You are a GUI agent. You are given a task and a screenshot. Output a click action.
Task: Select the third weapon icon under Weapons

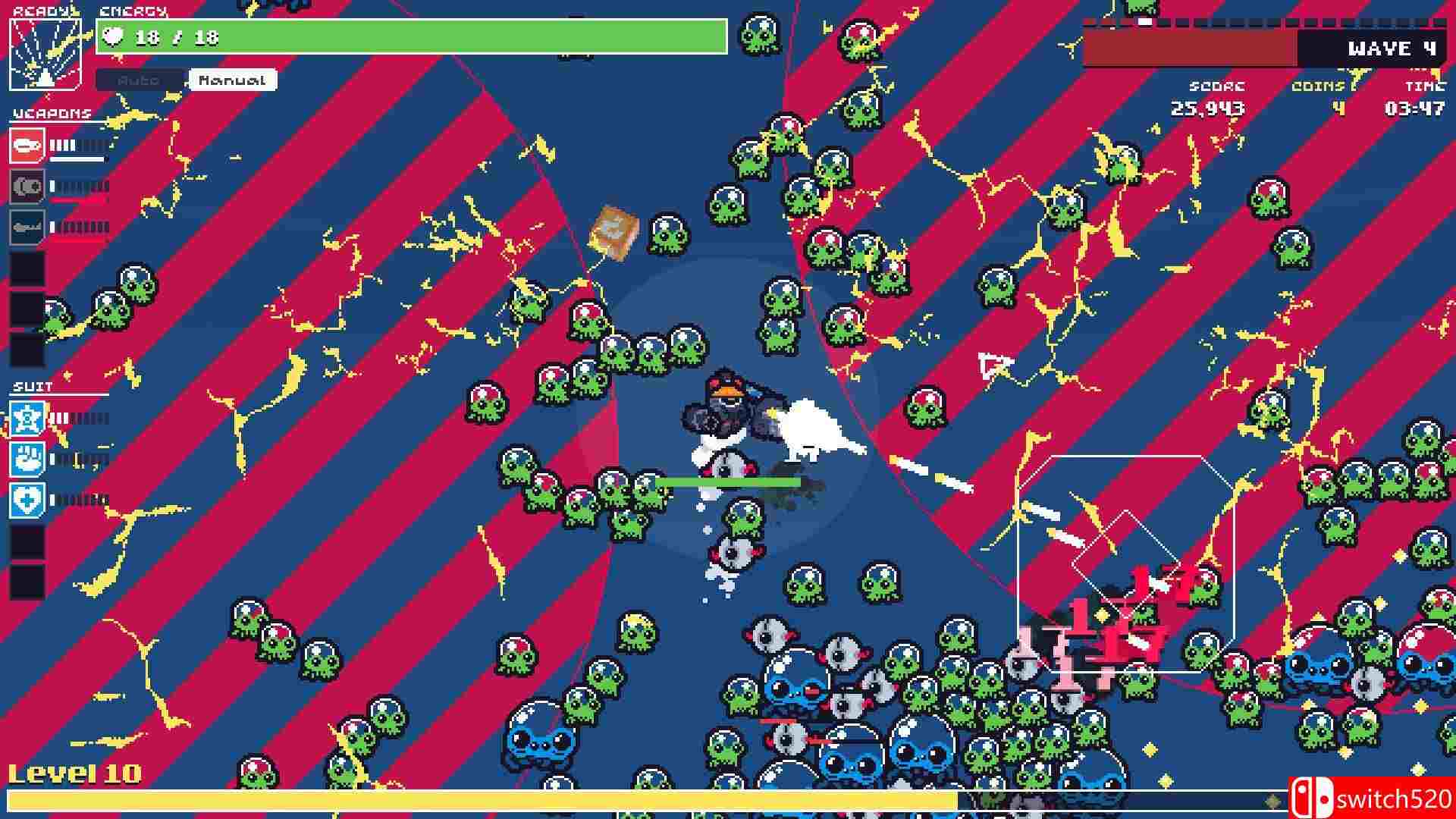coord(27,227)
